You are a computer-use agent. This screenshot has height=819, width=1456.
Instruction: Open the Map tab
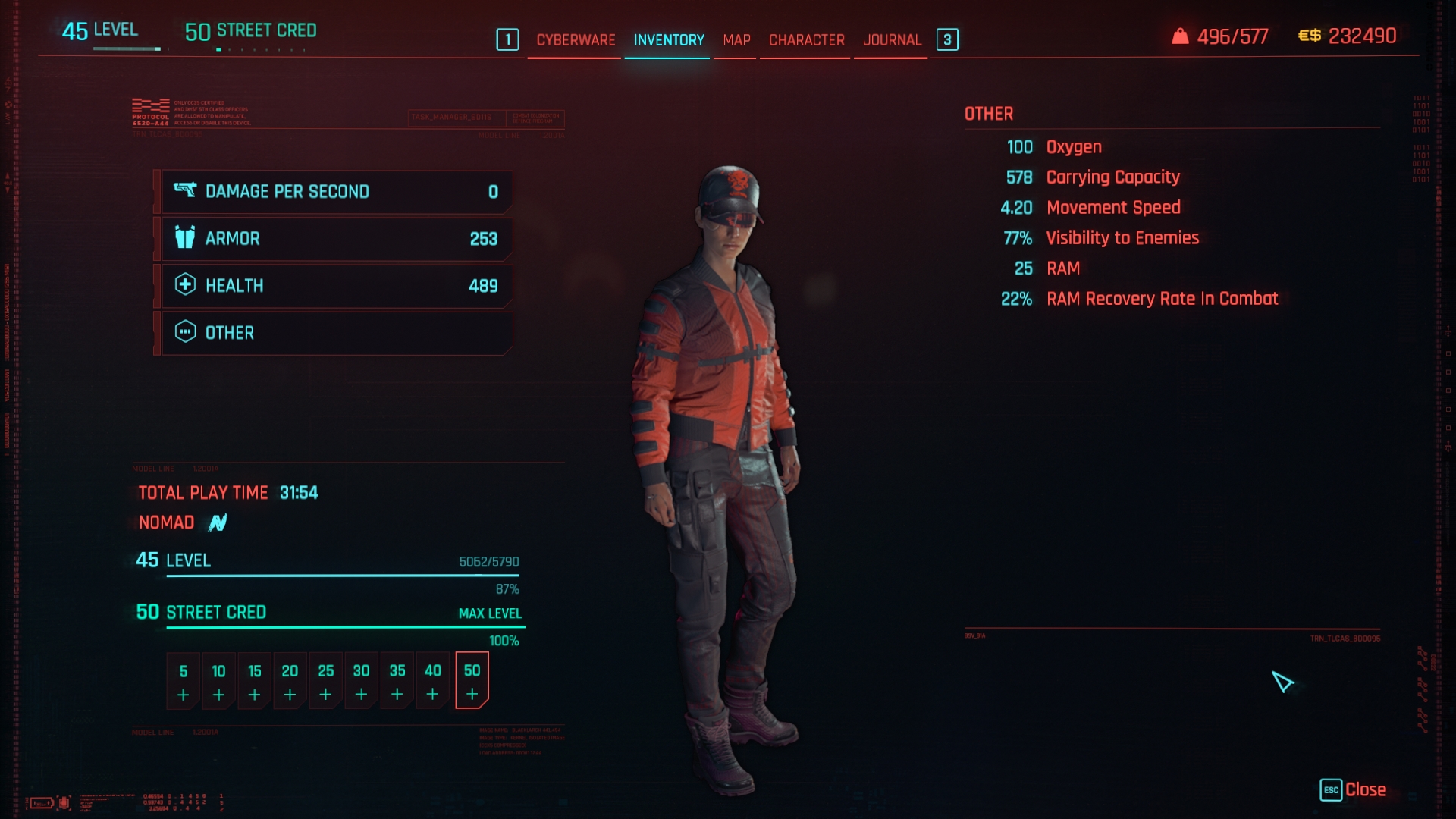click(x=736, y=40)
